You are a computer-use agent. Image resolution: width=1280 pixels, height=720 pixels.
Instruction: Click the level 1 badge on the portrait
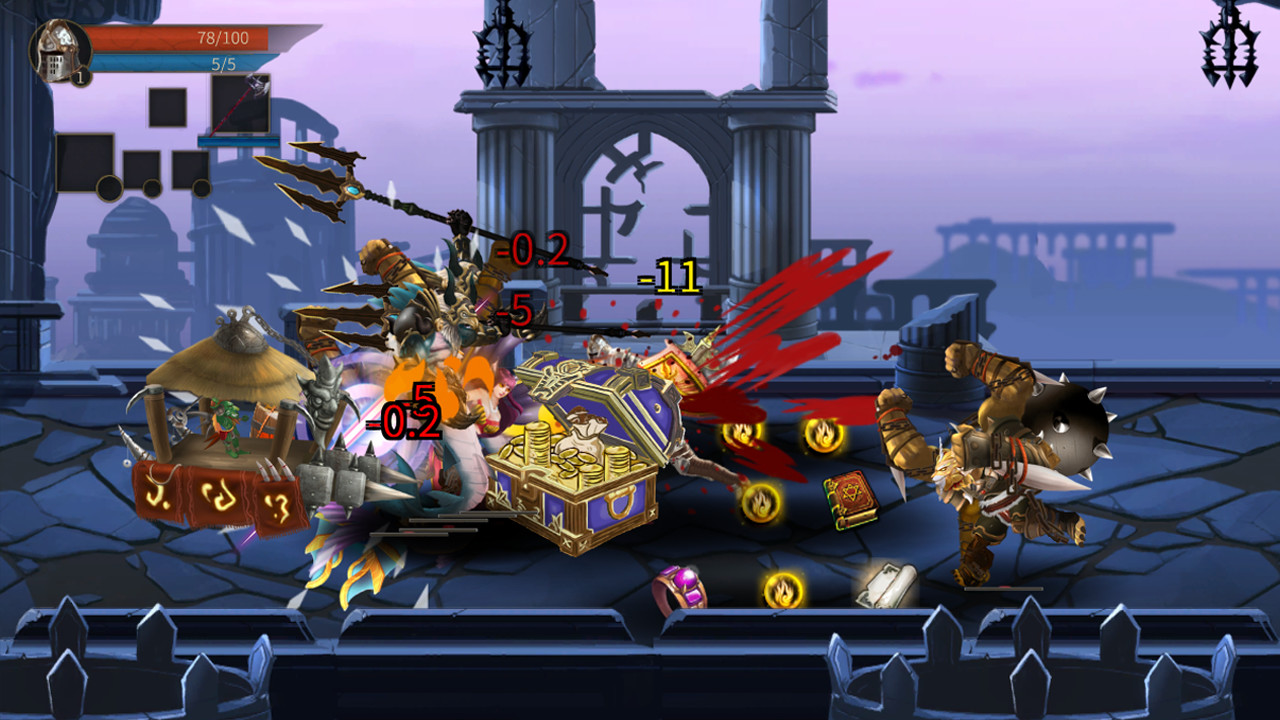(x=80, y=78)
